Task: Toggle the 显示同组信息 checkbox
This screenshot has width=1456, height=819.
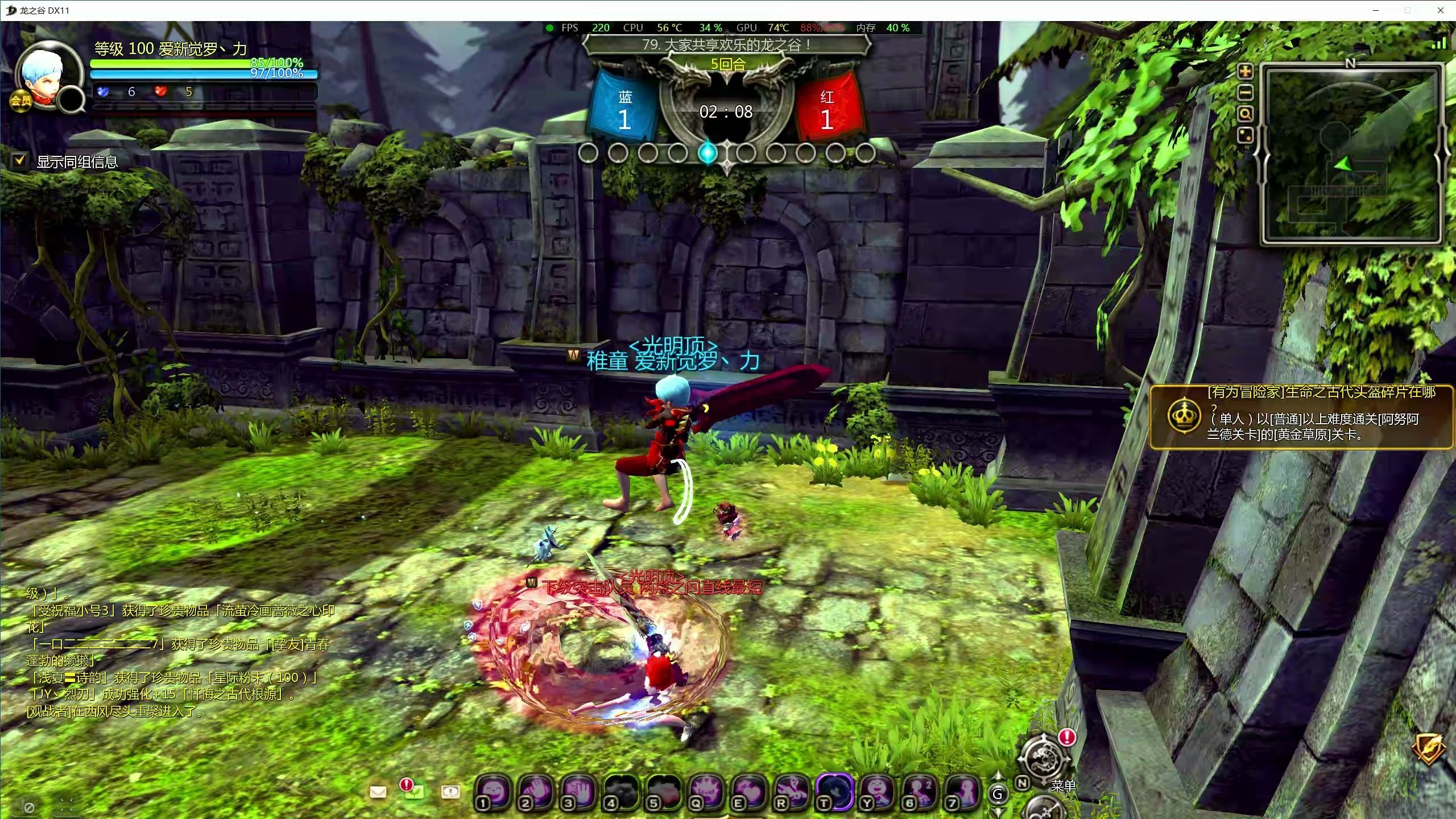Action: 20,161
